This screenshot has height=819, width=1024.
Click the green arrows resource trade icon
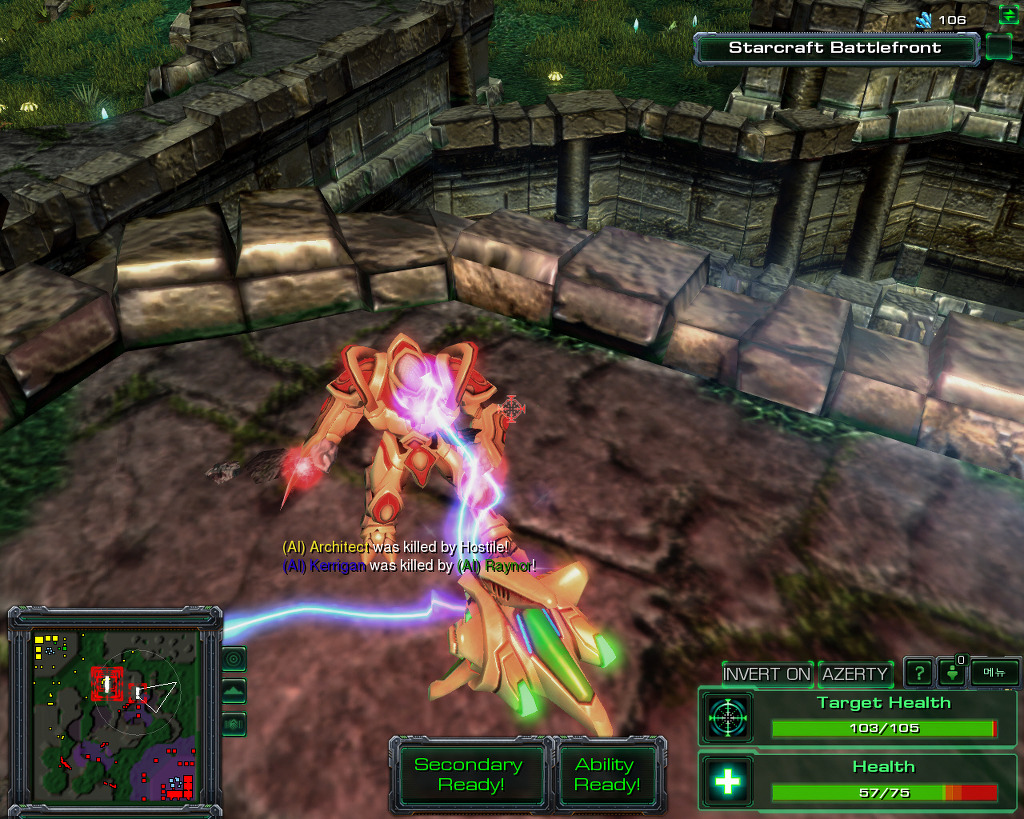point(1008,15)
